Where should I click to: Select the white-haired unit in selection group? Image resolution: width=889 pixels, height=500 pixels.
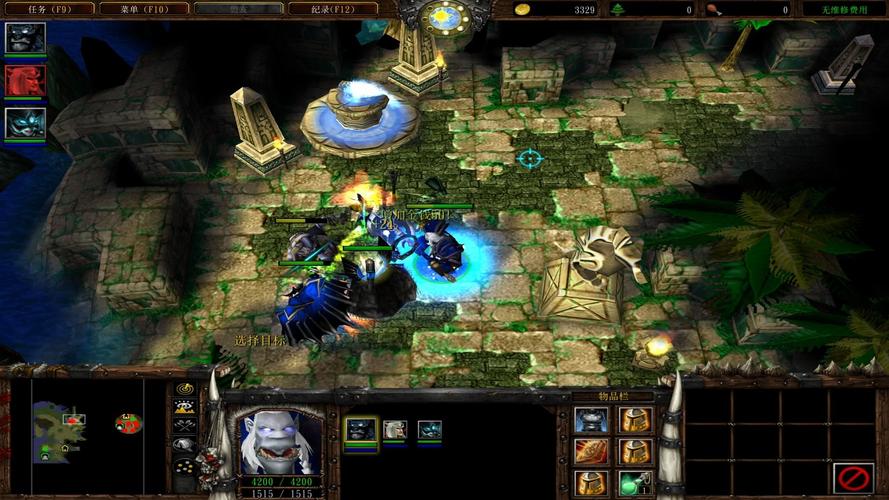click(x=395, y=430)
